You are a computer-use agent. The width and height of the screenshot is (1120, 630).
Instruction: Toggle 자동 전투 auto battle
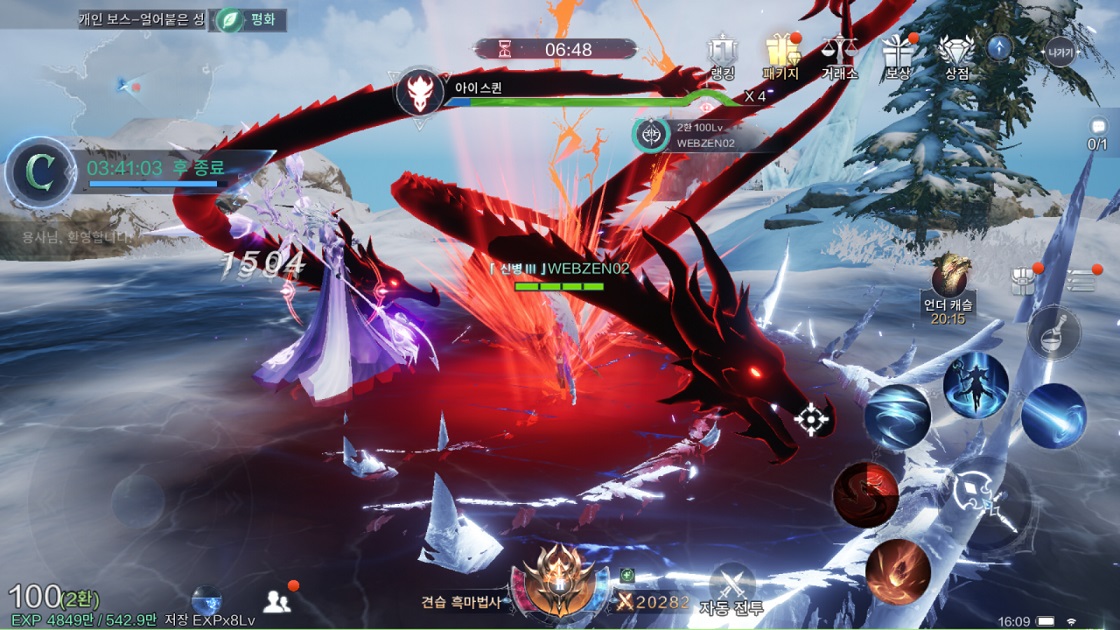click(x=732, y=590)
